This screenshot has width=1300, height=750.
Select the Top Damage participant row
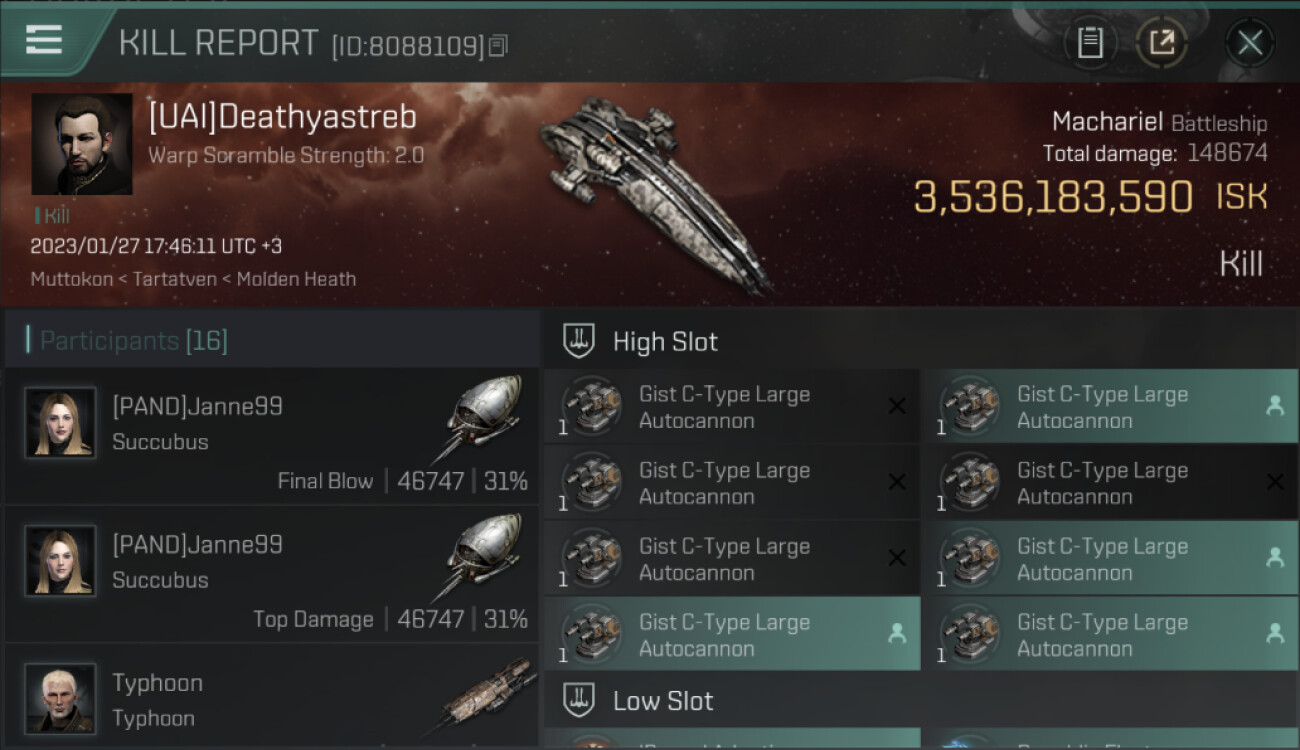tap(272, 574)
